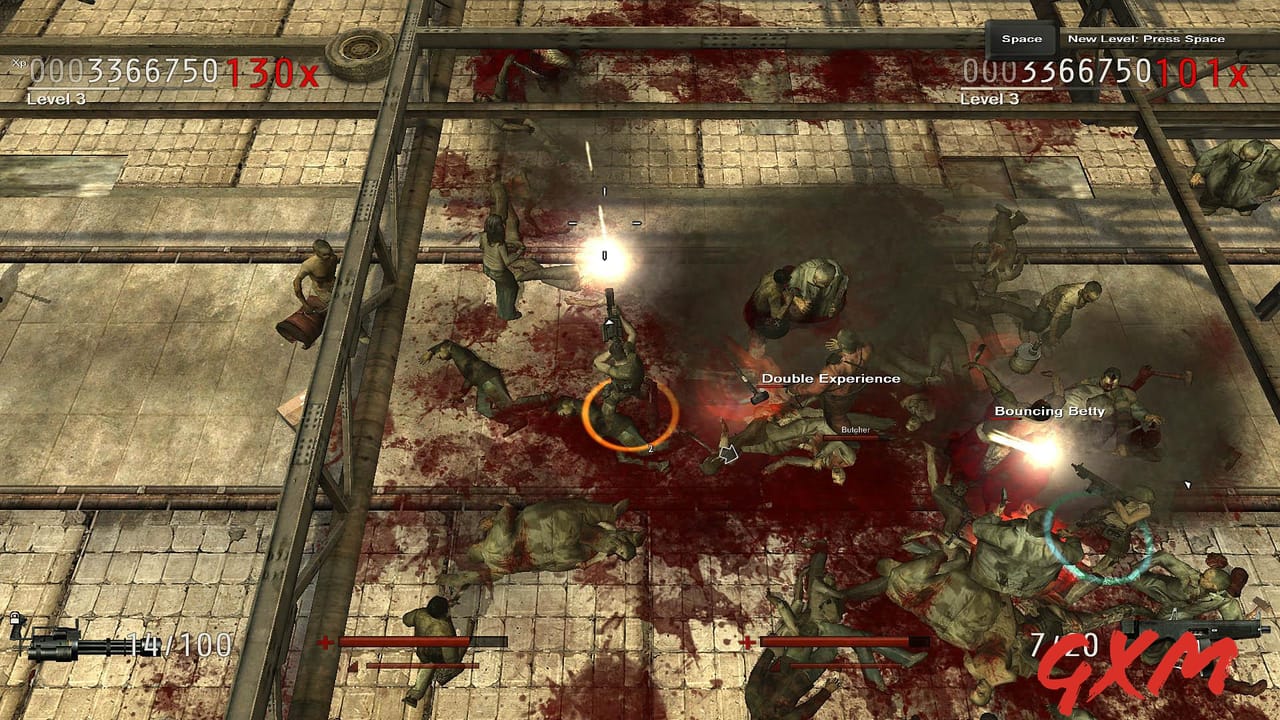Click the XP bar icon top left
This screenshot has width=1280, height=720.
pos(18,62)
